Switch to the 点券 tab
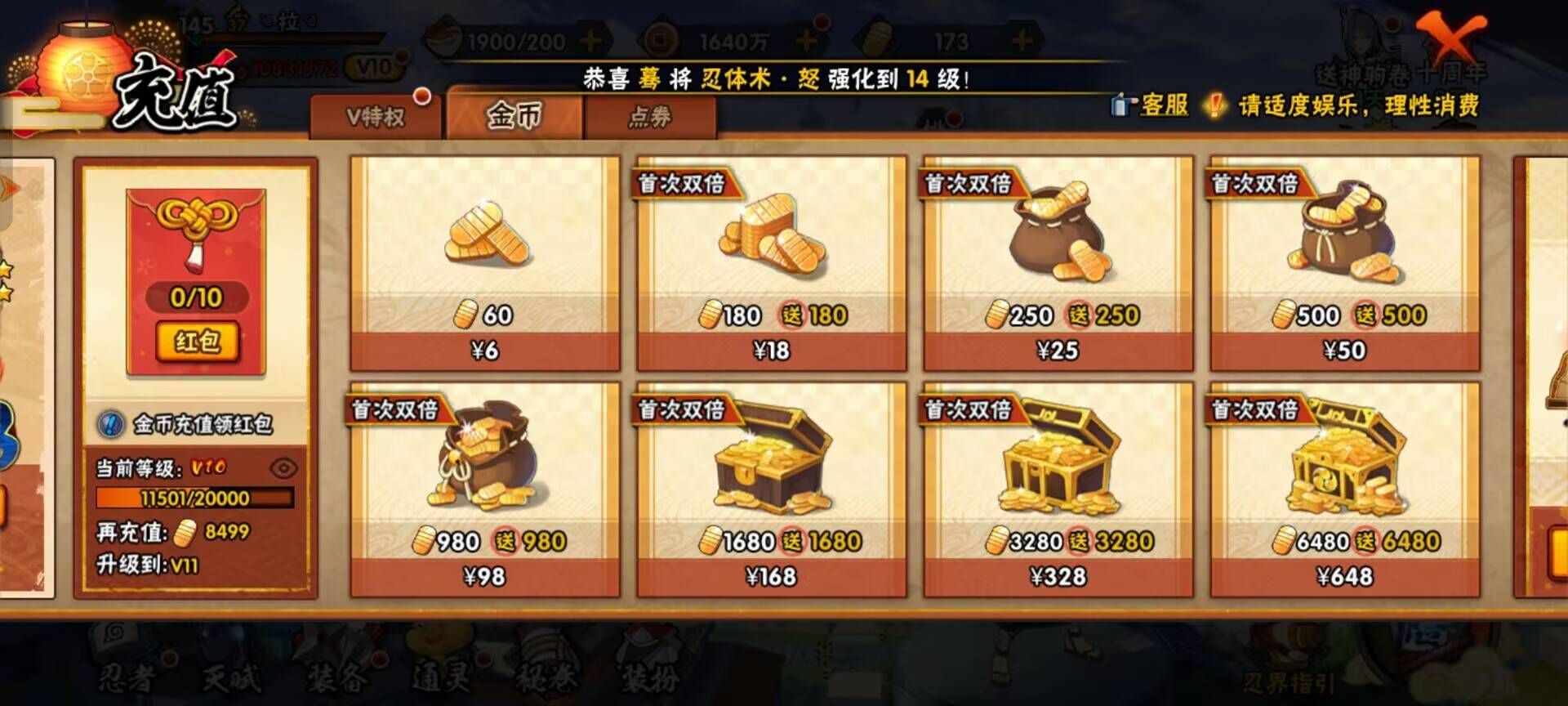The image size is (1568, 706). click(649, 117)
